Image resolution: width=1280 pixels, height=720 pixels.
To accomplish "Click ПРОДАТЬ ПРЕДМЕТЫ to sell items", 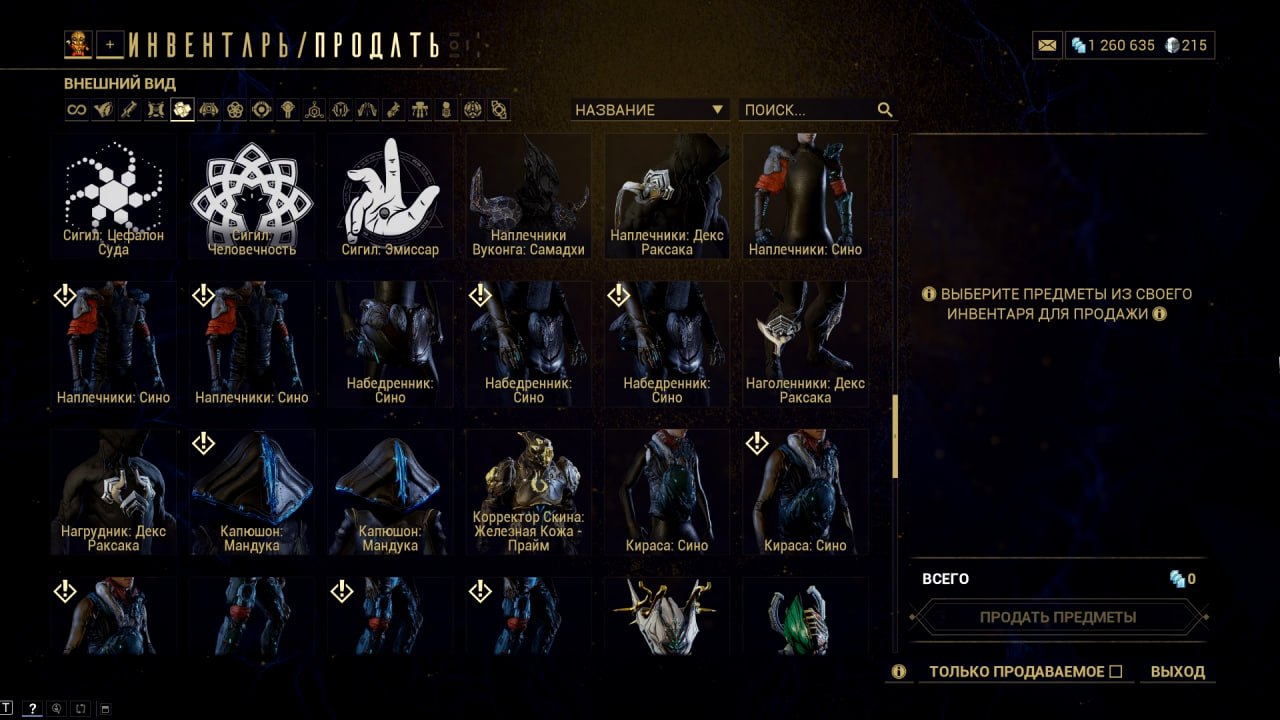I will [x=1057, y=617].
